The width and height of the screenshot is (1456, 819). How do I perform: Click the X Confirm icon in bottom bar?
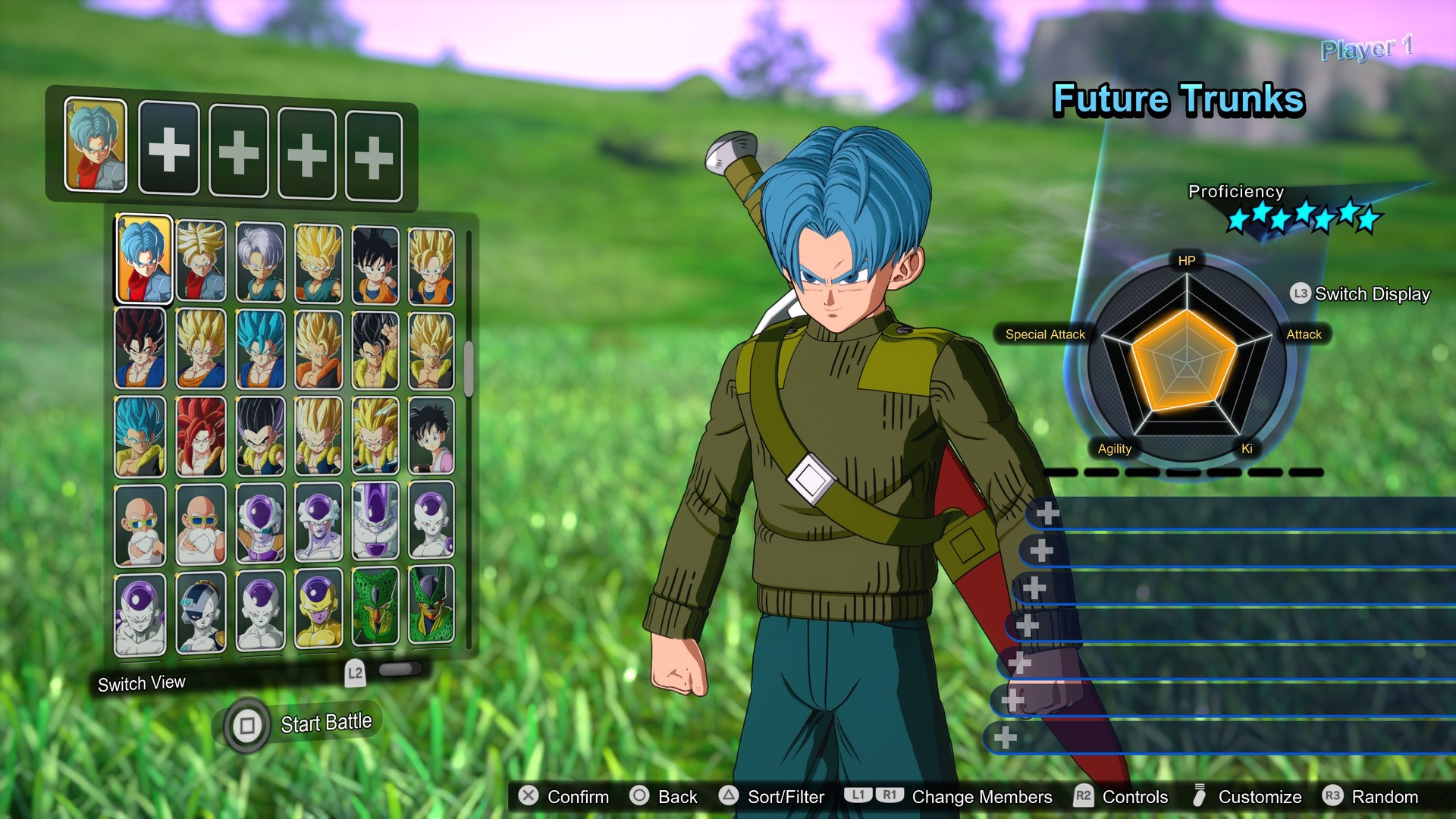point(529,797)
